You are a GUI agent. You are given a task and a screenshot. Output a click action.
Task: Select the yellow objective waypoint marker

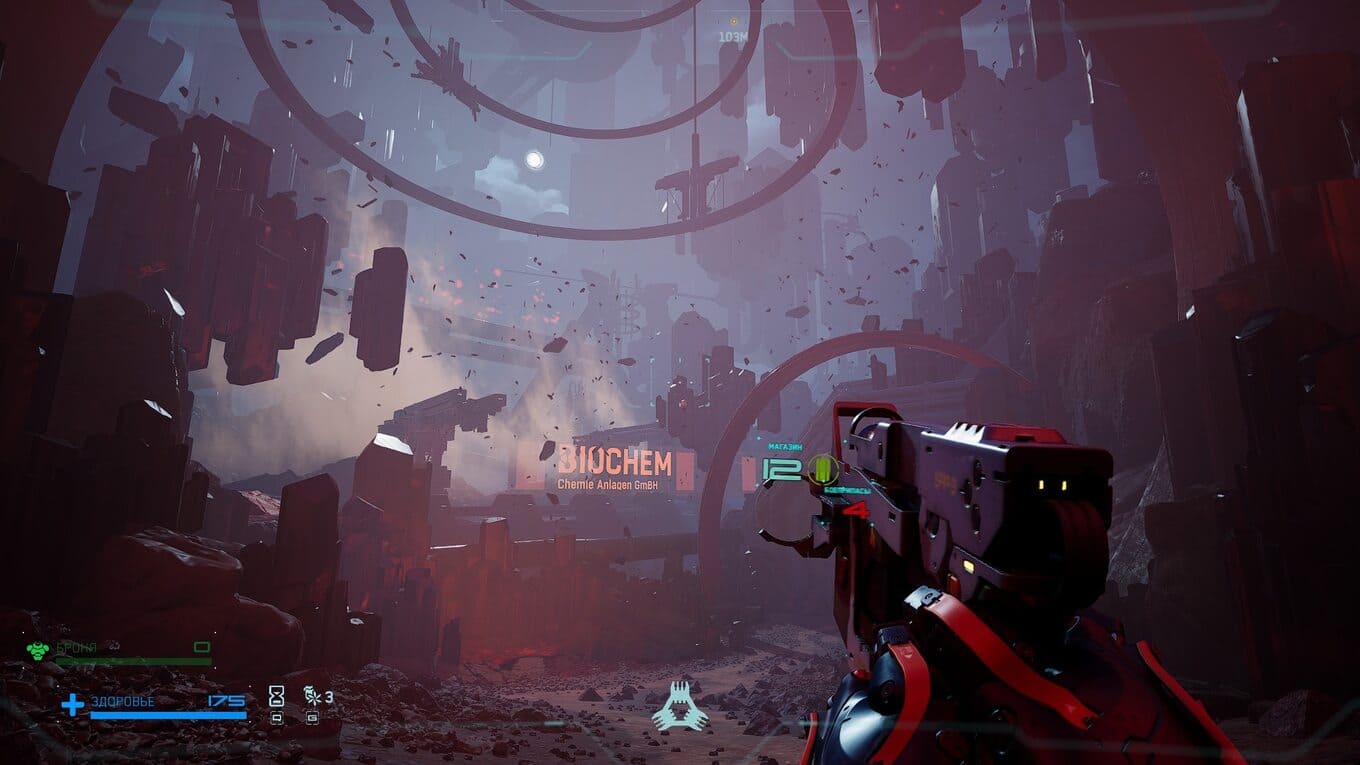pyautogui.click(x=733, y=21)
